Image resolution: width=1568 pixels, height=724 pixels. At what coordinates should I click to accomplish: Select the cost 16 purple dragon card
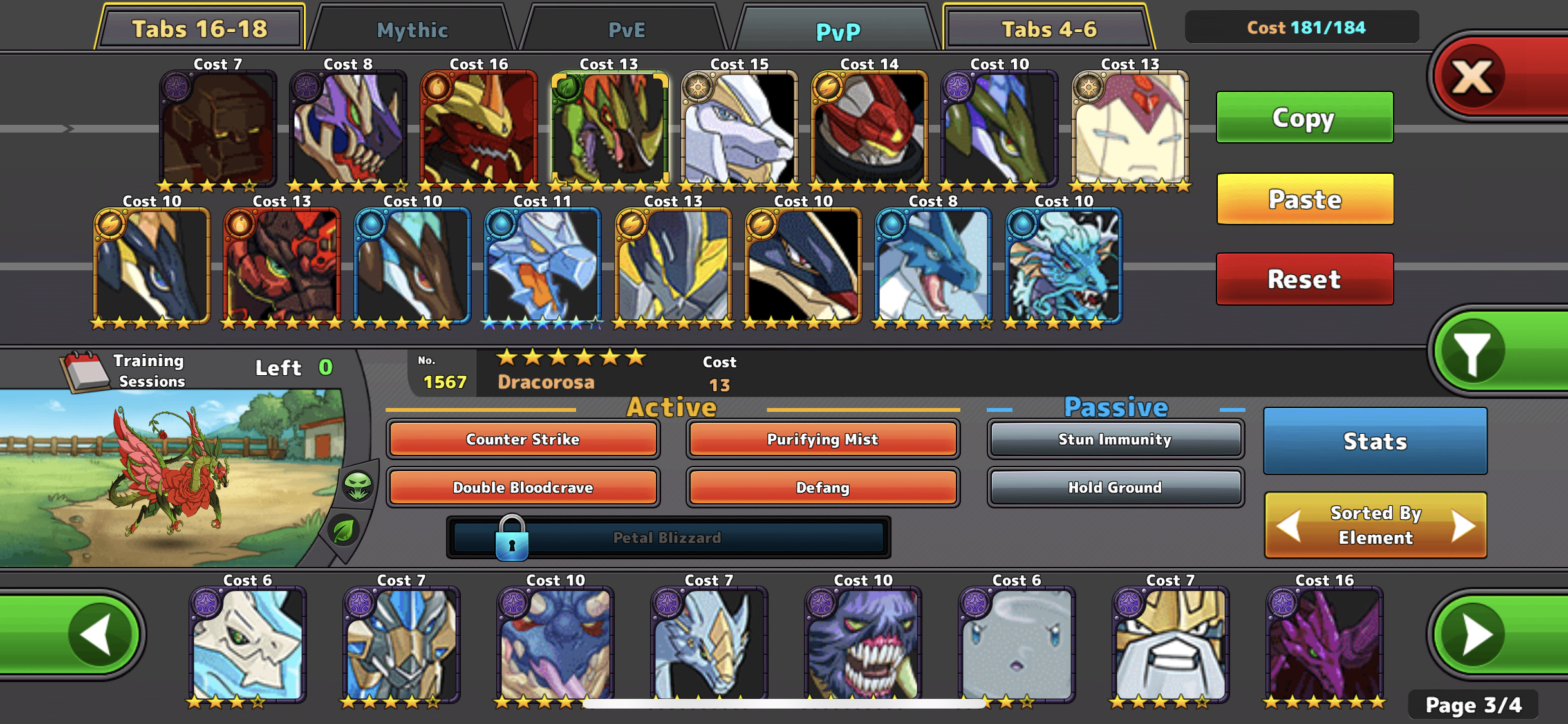1324,644
